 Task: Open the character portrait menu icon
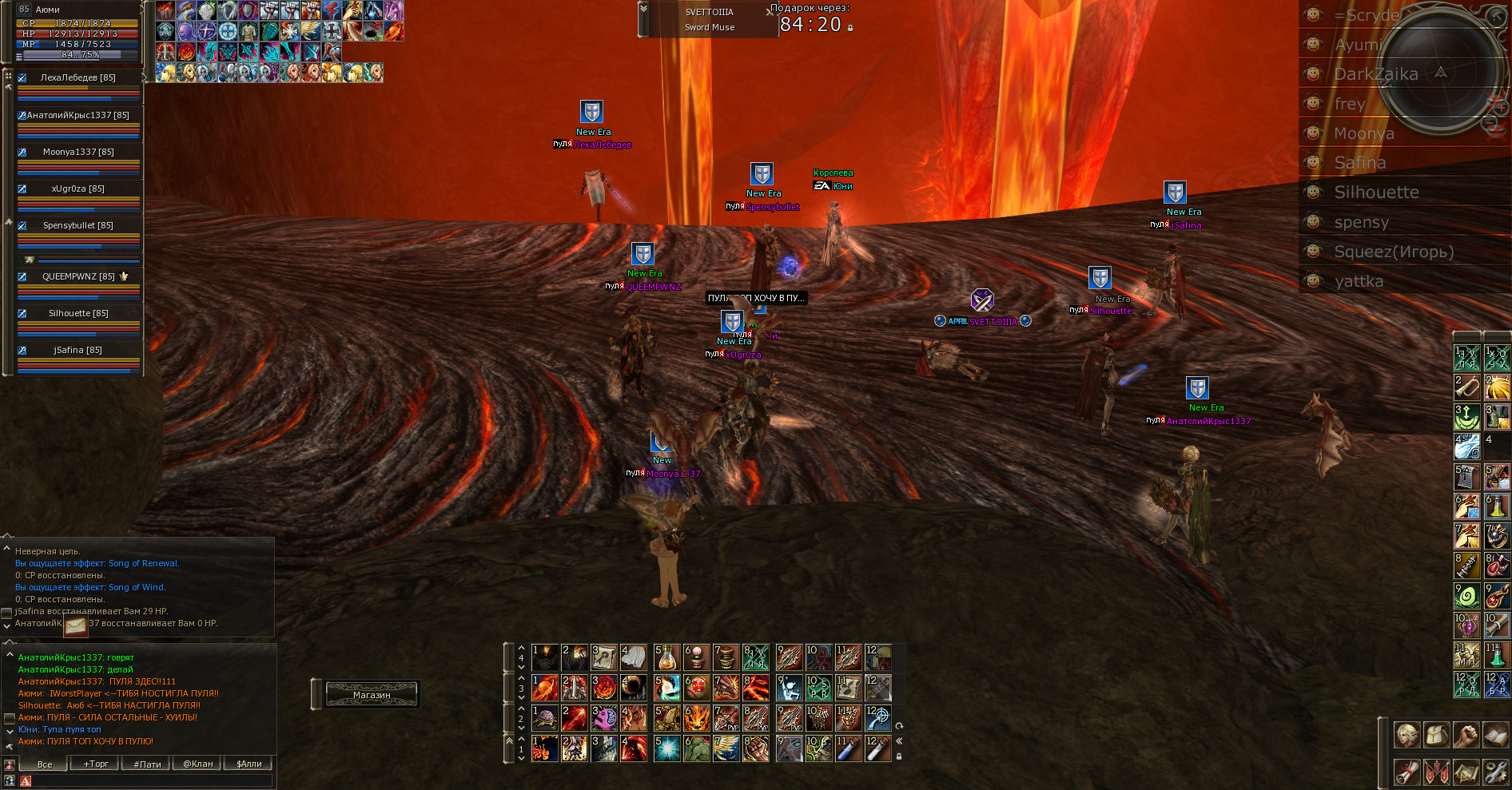coord(1407,733)
